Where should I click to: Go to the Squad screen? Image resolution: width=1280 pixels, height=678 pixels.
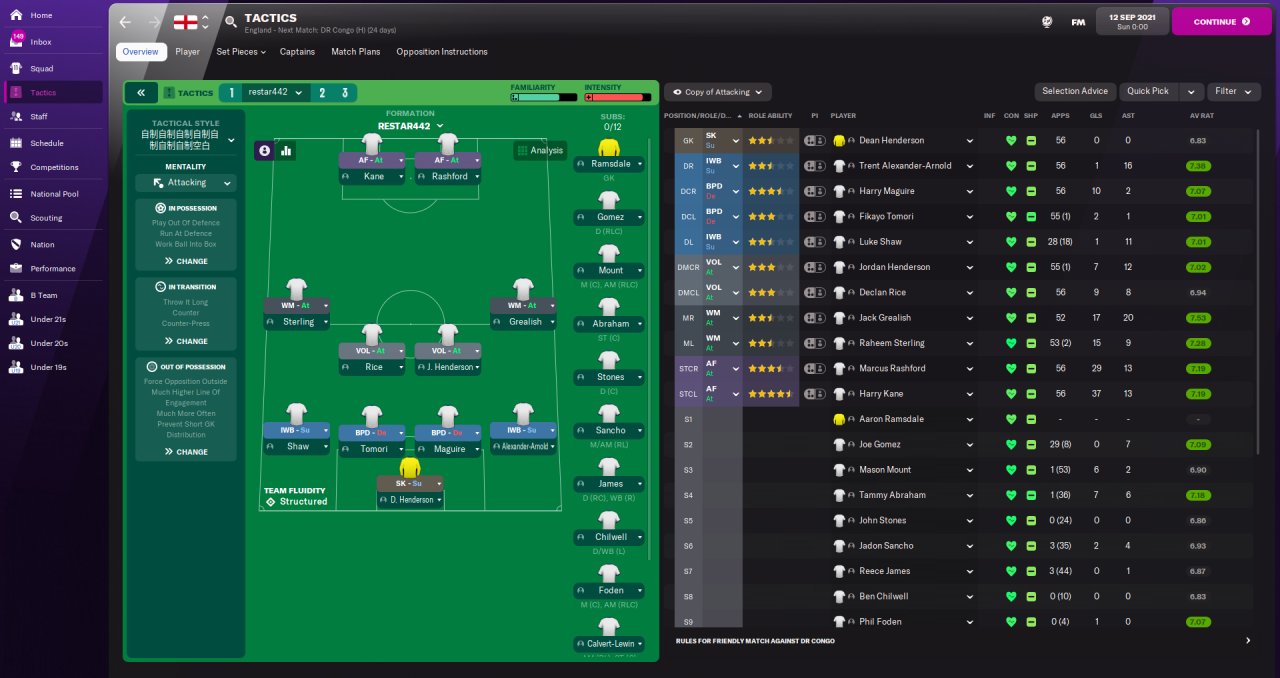click(x=41, y=68)
